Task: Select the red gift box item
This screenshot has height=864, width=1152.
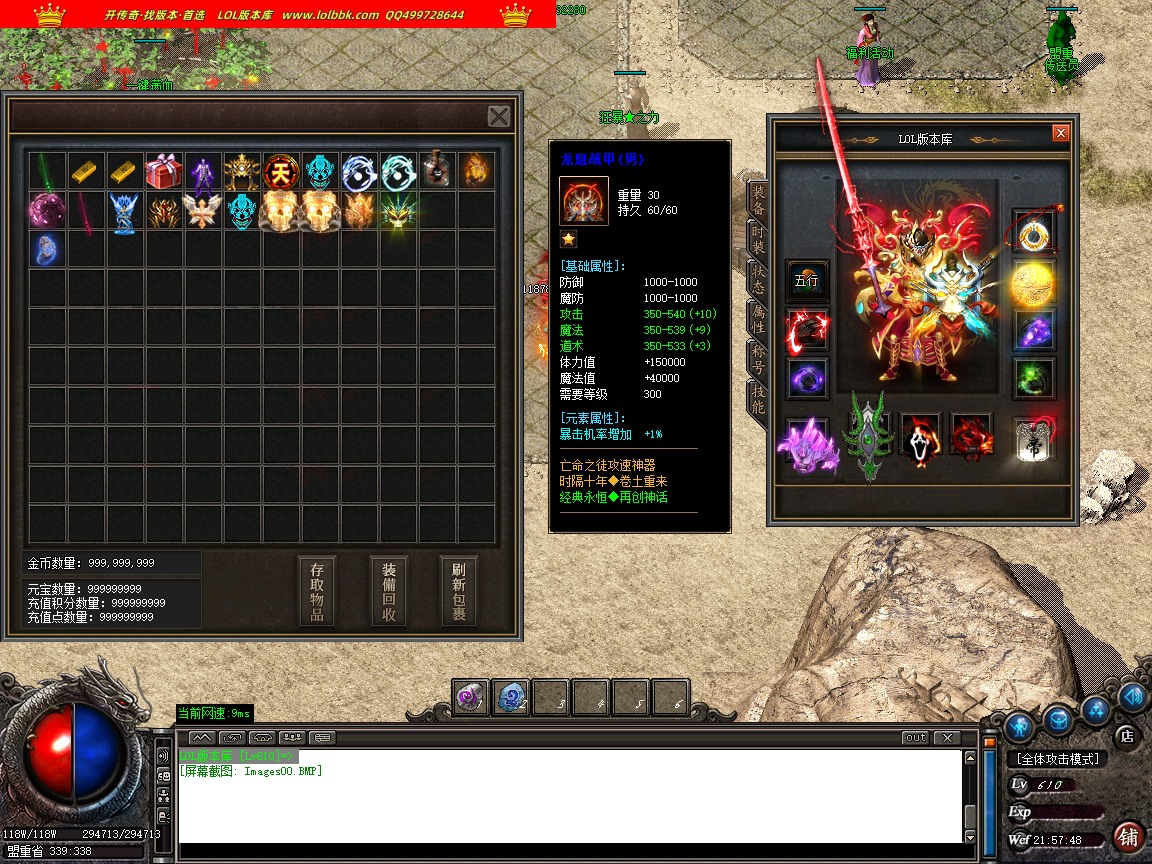Action: tap(164, 171)
